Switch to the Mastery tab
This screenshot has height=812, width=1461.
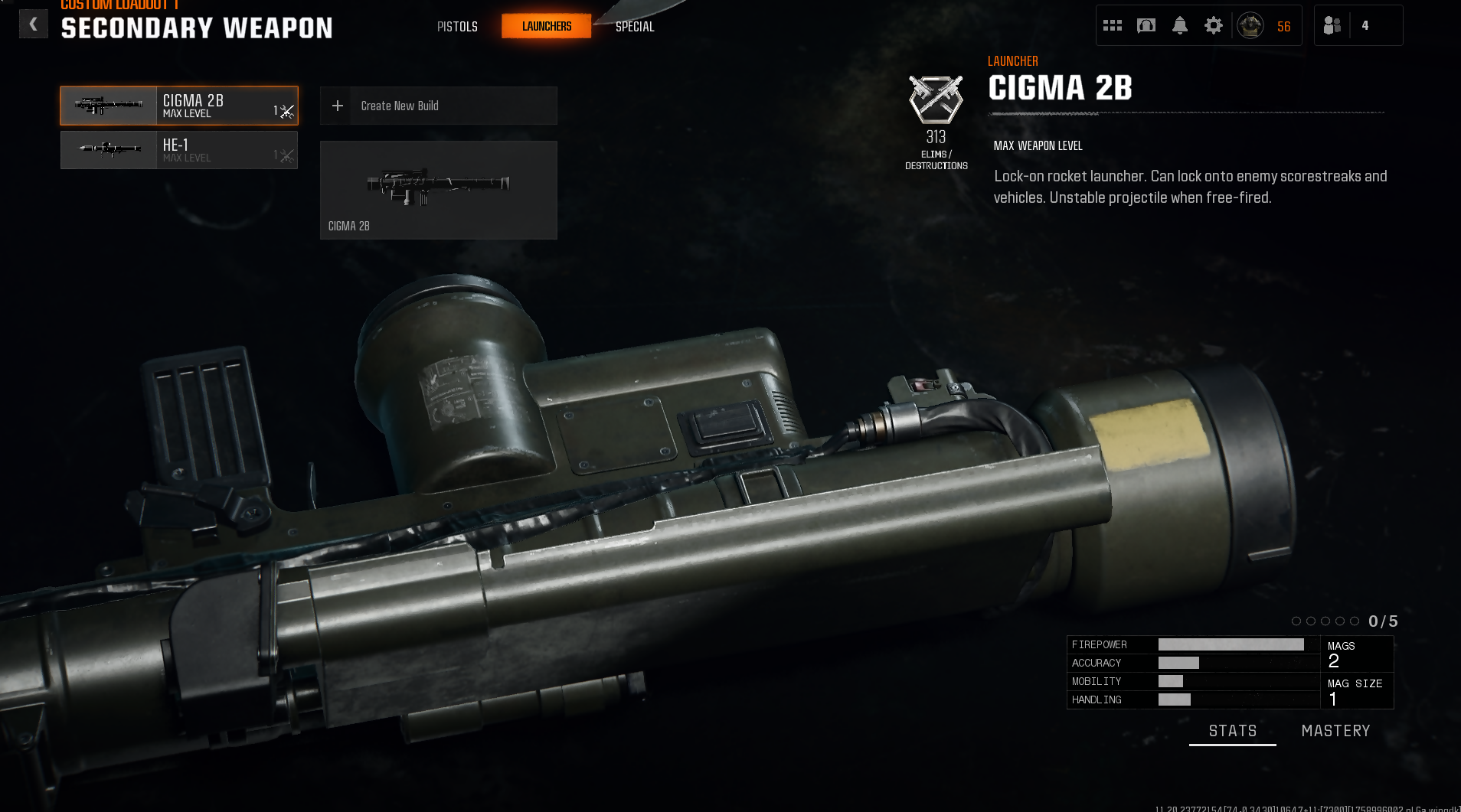tap(1335, 731)
